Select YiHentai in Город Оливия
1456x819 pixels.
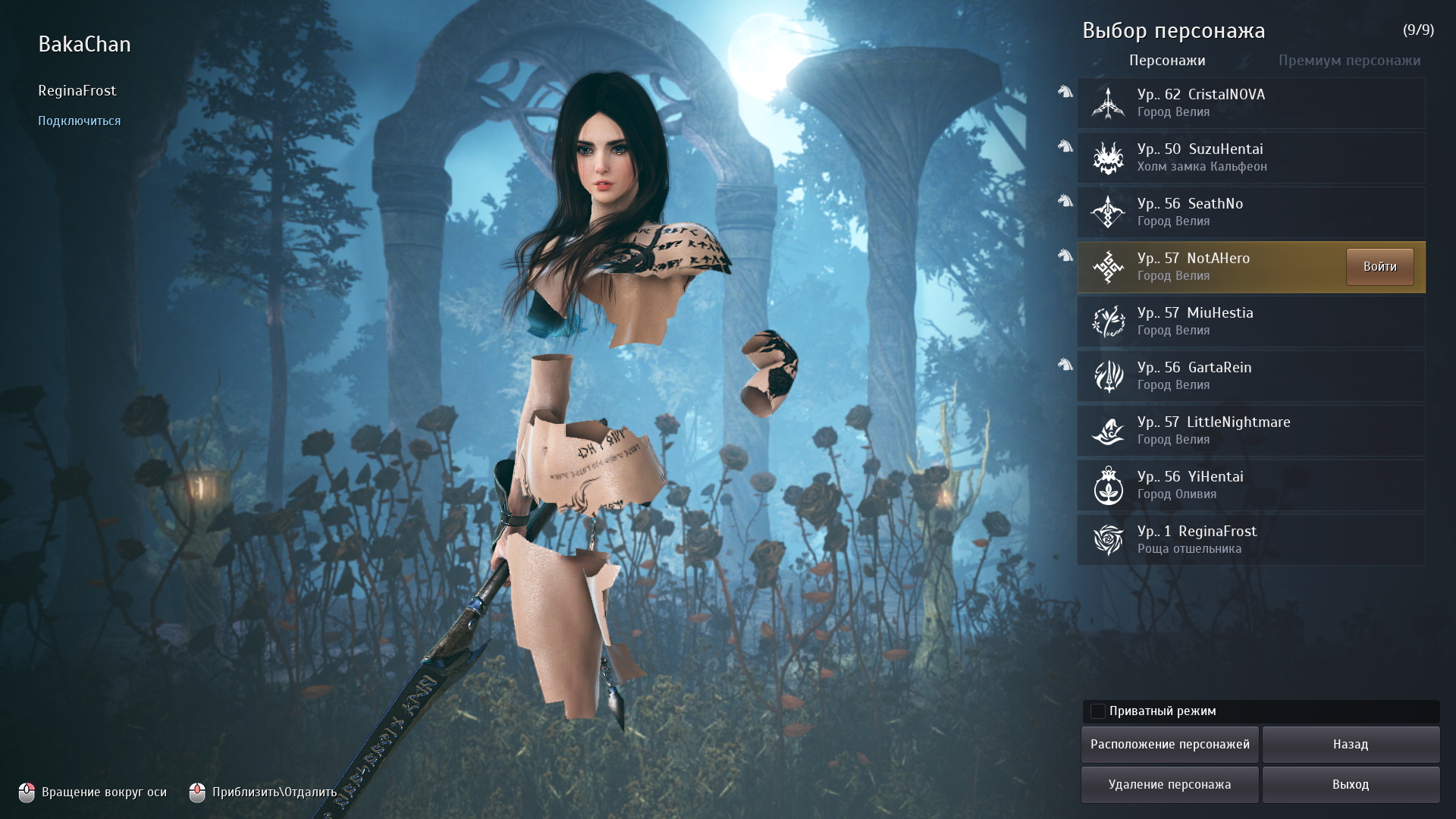1250,485
